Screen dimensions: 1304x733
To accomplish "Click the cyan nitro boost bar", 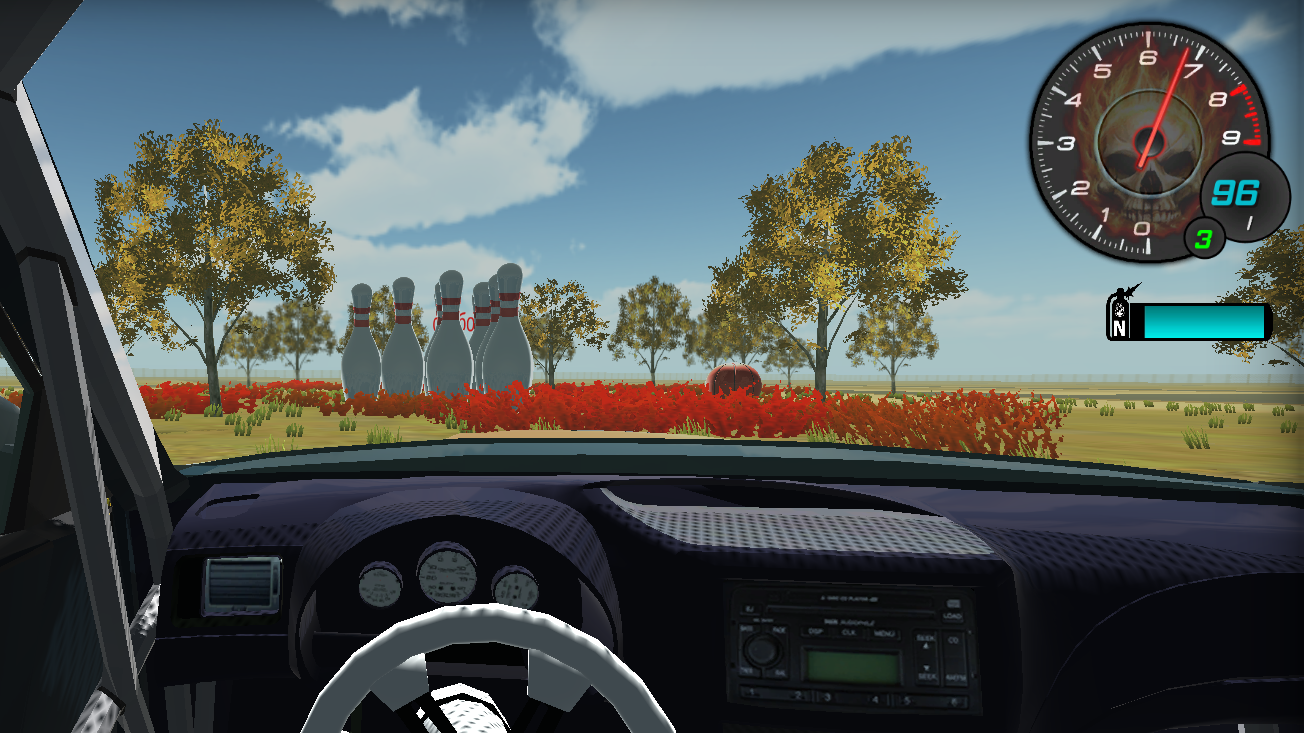I will click(x=1205, y=322).
